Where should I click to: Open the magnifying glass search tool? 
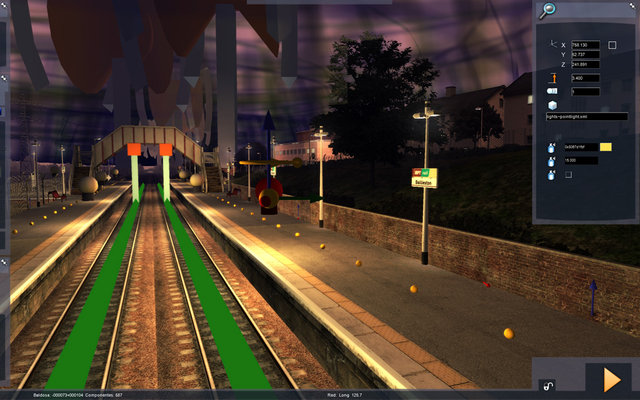[x=547, y=11]
